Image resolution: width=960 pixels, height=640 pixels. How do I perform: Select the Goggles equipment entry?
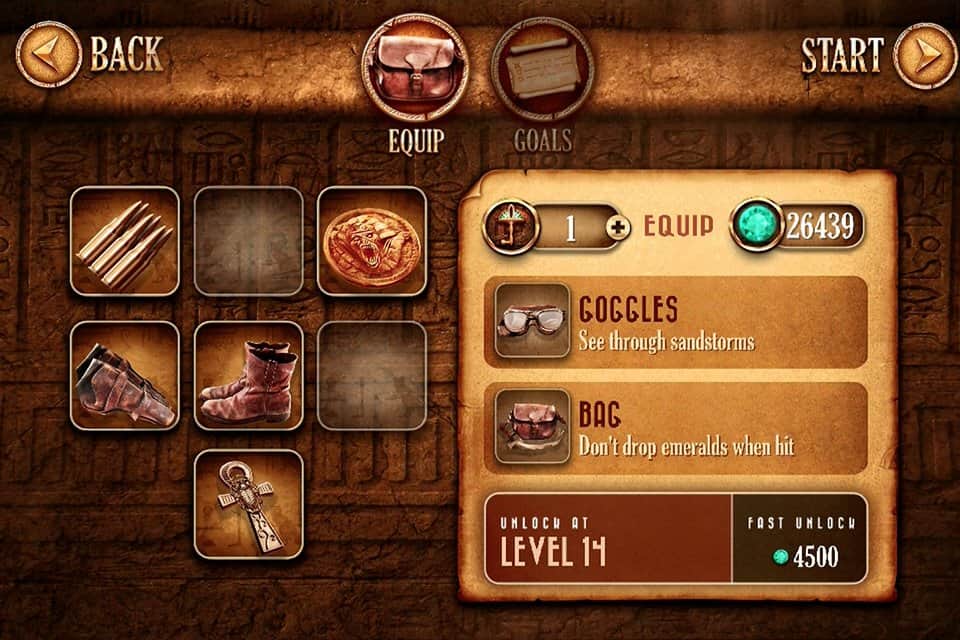pyautogui.click(x=675, y=322)
